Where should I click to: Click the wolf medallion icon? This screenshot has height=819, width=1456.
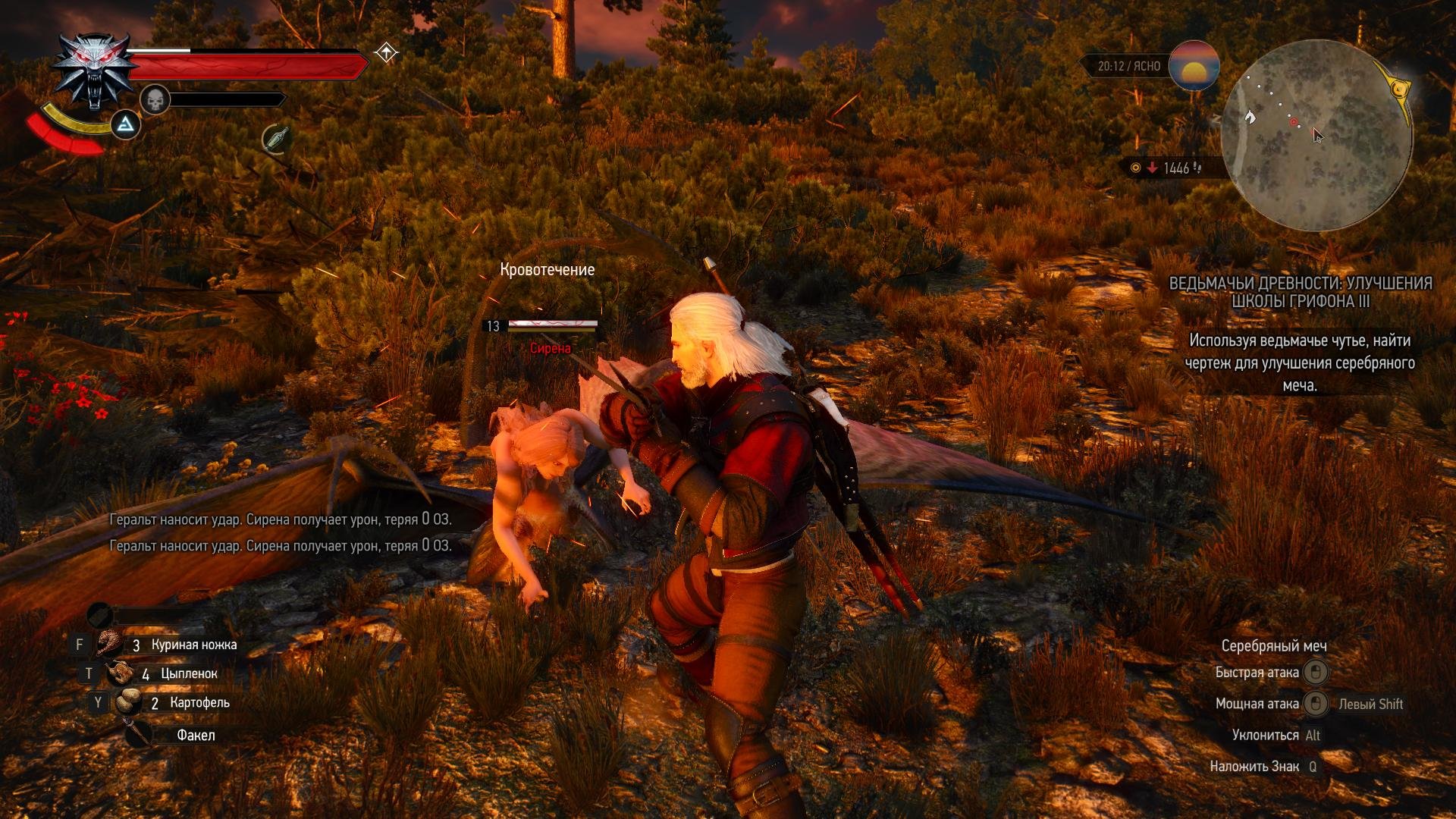94,71
